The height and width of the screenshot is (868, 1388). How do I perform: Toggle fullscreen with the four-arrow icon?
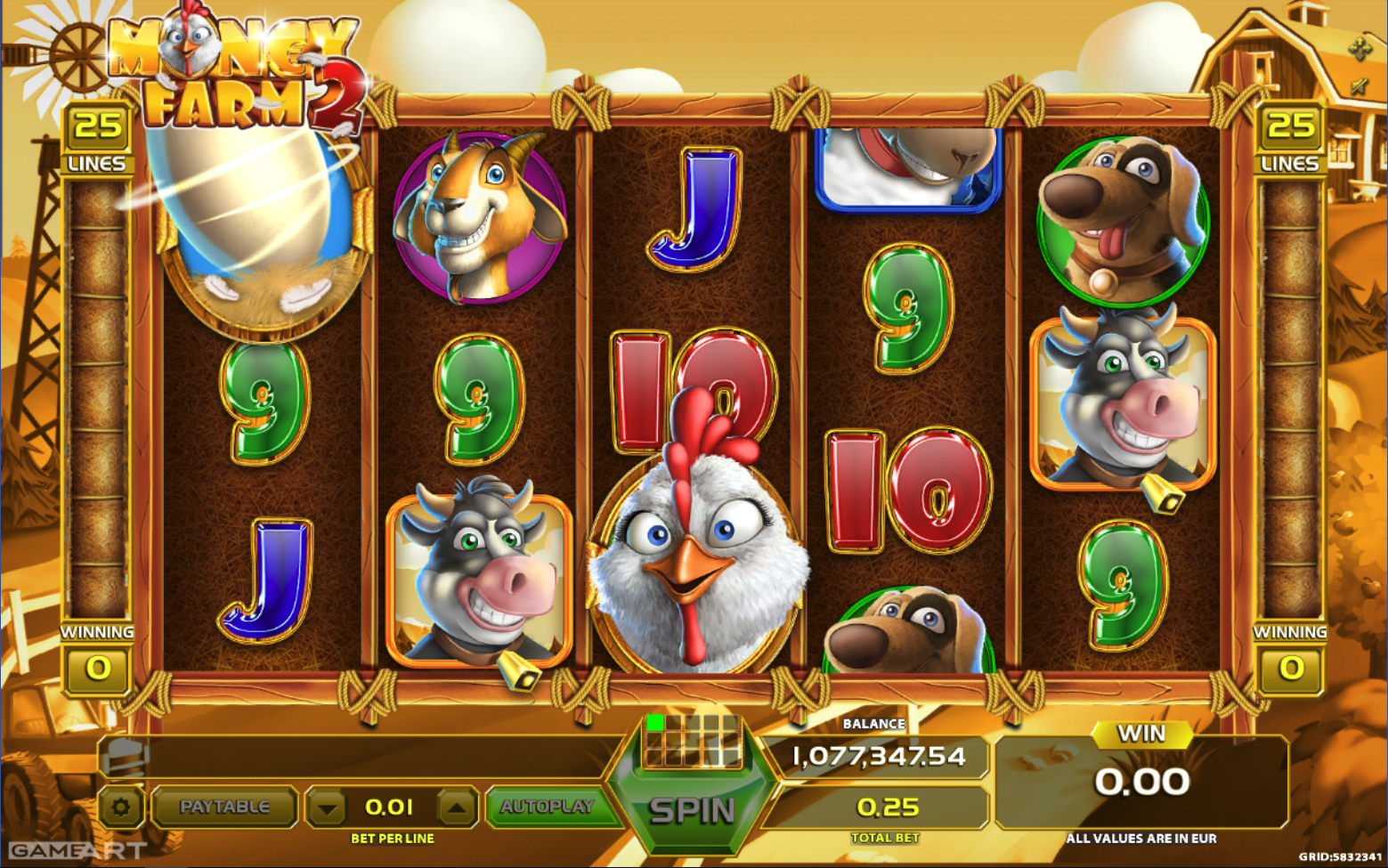coord(1360,49)
